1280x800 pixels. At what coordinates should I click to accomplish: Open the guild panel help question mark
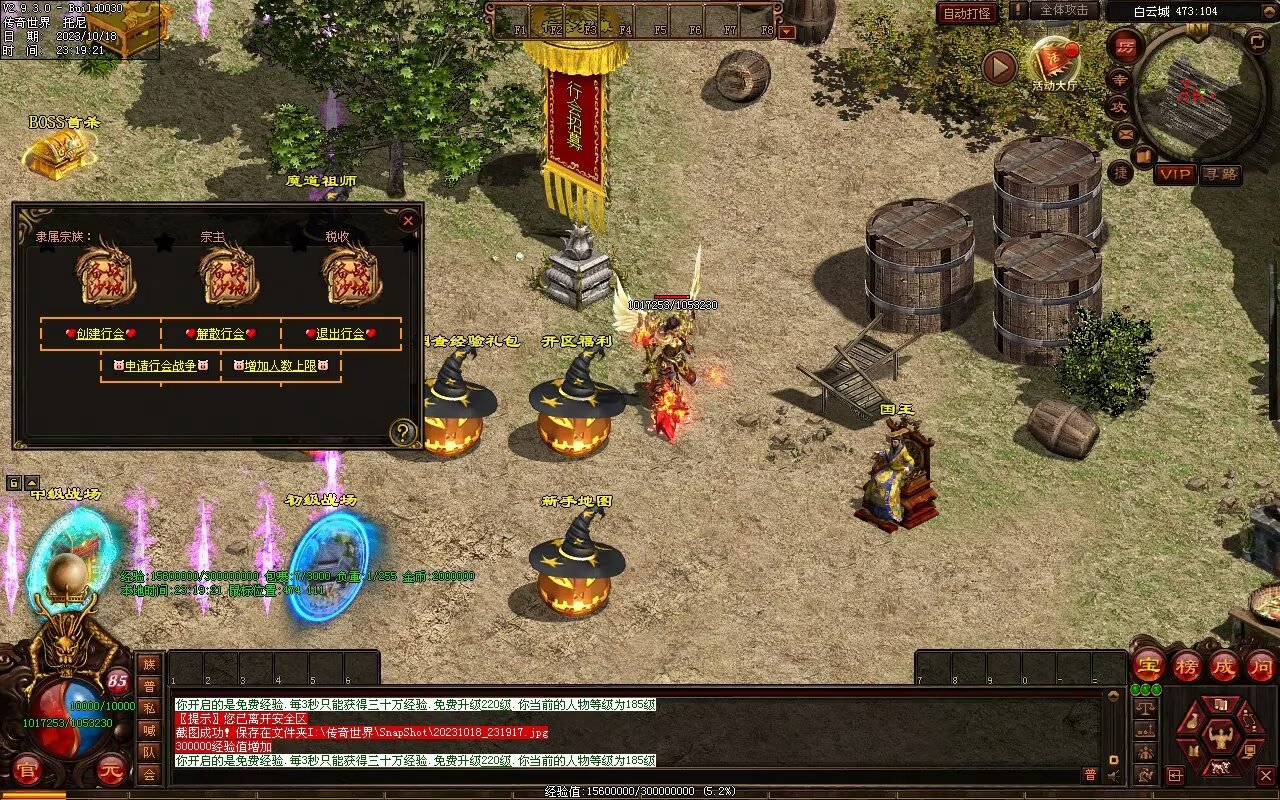pos(403,432)
